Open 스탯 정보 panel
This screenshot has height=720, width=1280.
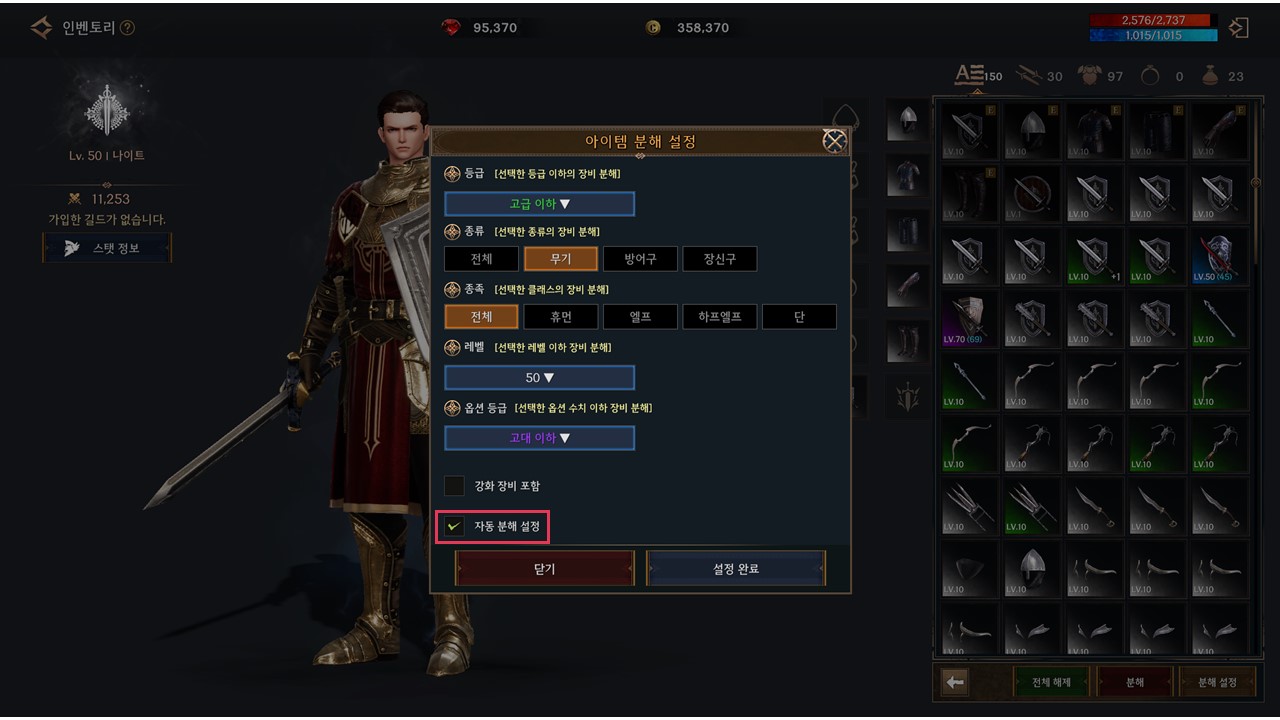pos(107,248)
